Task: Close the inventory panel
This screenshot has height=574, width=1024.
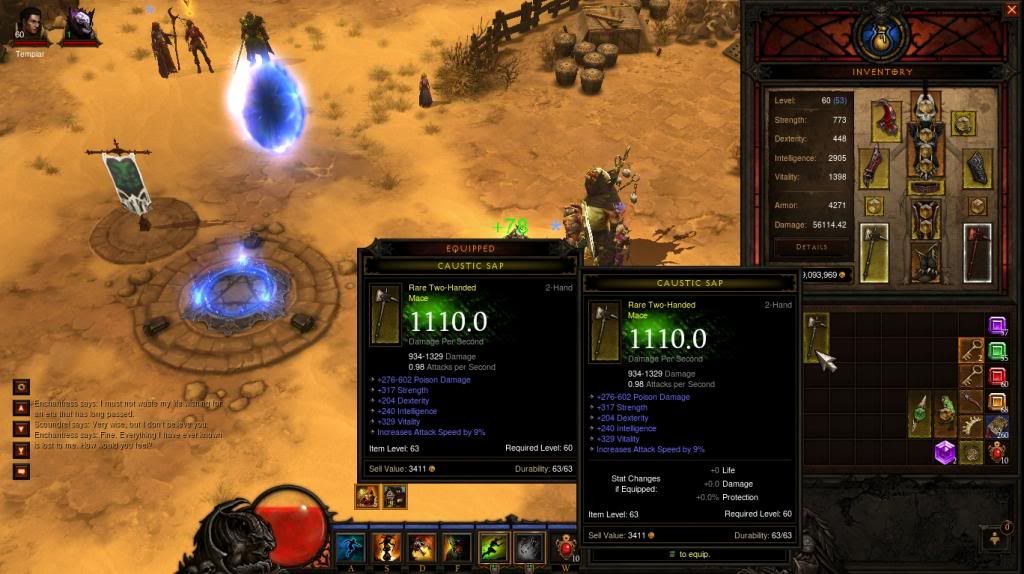Action: [x=1010, y=10]
